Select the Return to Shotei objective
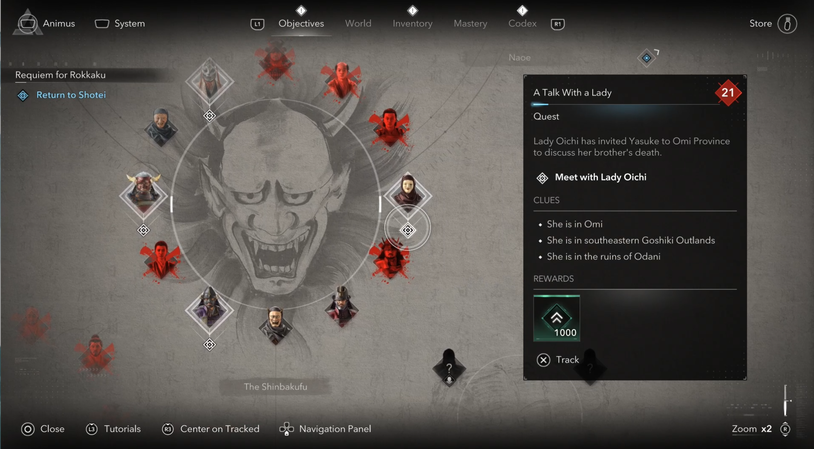The image size is (814, 449). (x=70, y=95)
